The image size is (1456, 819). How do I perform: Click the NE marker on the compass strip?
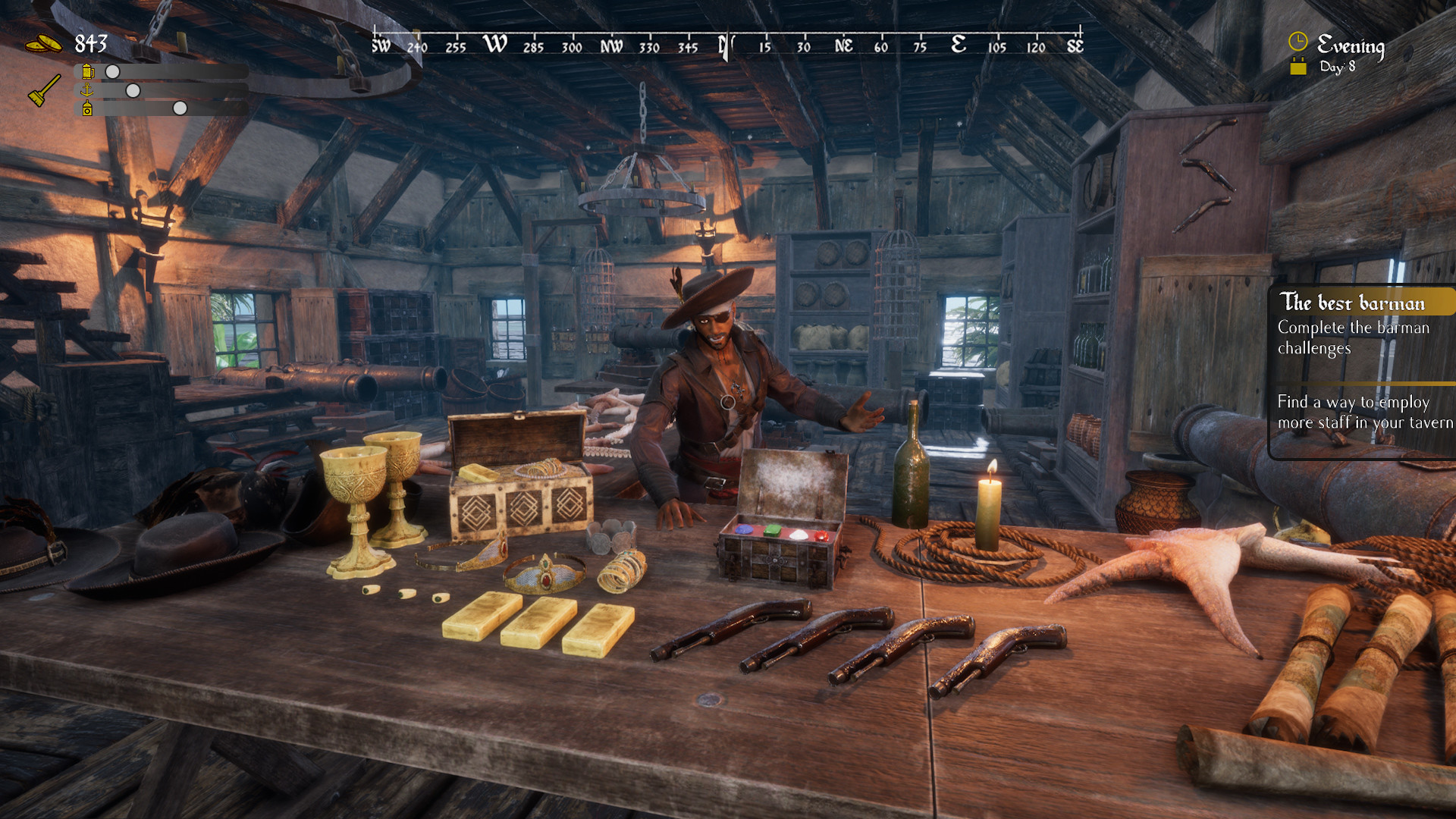[843, 45]
